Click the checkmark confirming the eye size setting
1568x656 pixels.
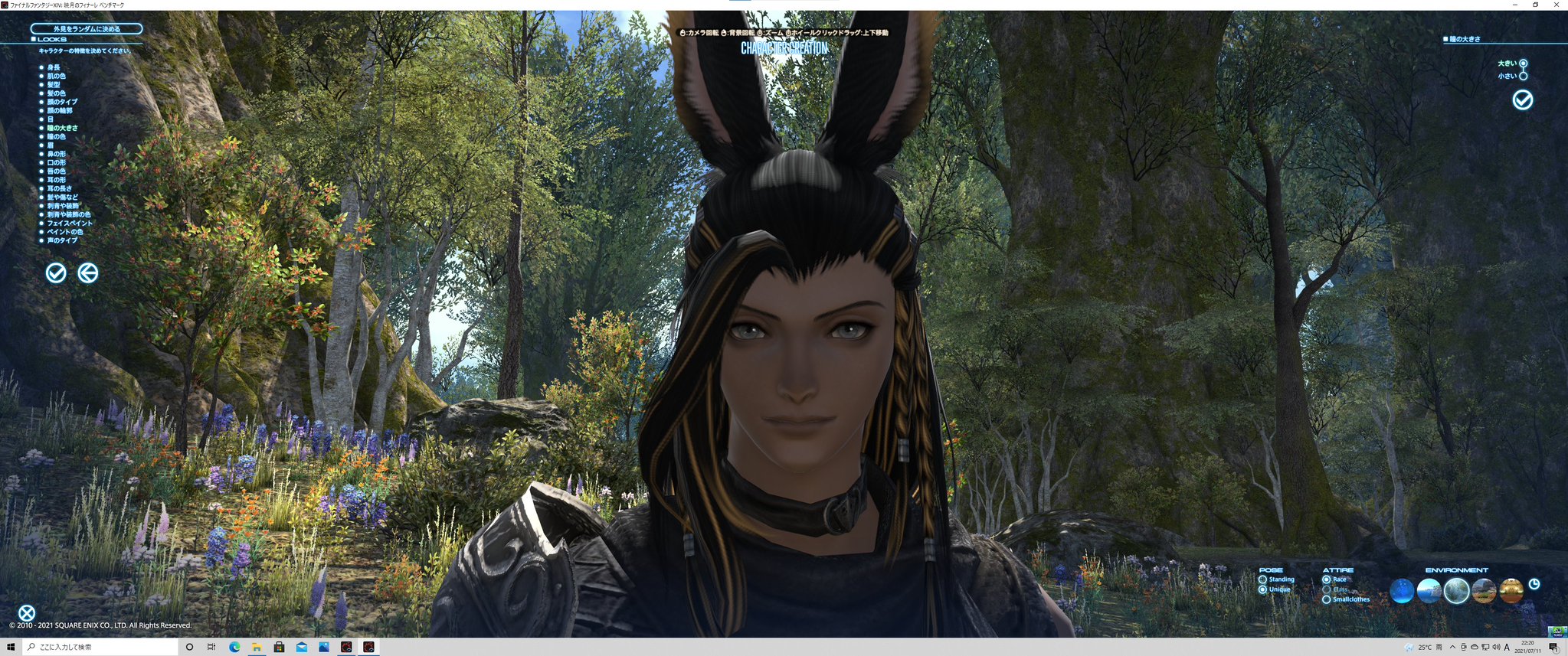click(x=1523, y=100)
